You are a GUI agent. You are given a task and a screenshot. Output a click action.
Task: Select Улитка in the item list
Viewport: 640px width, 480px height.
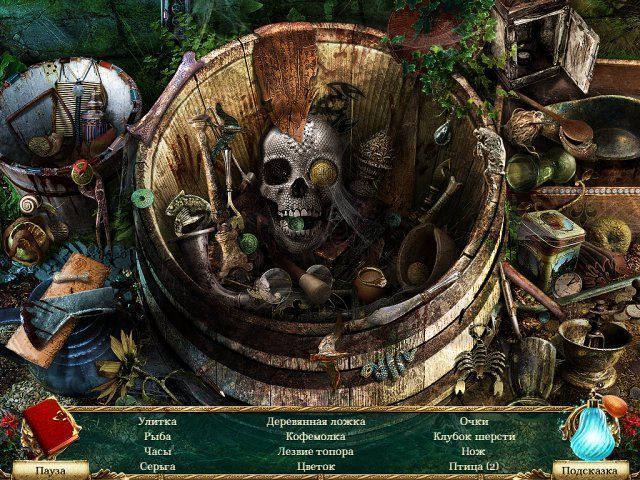tap(157, 422)
